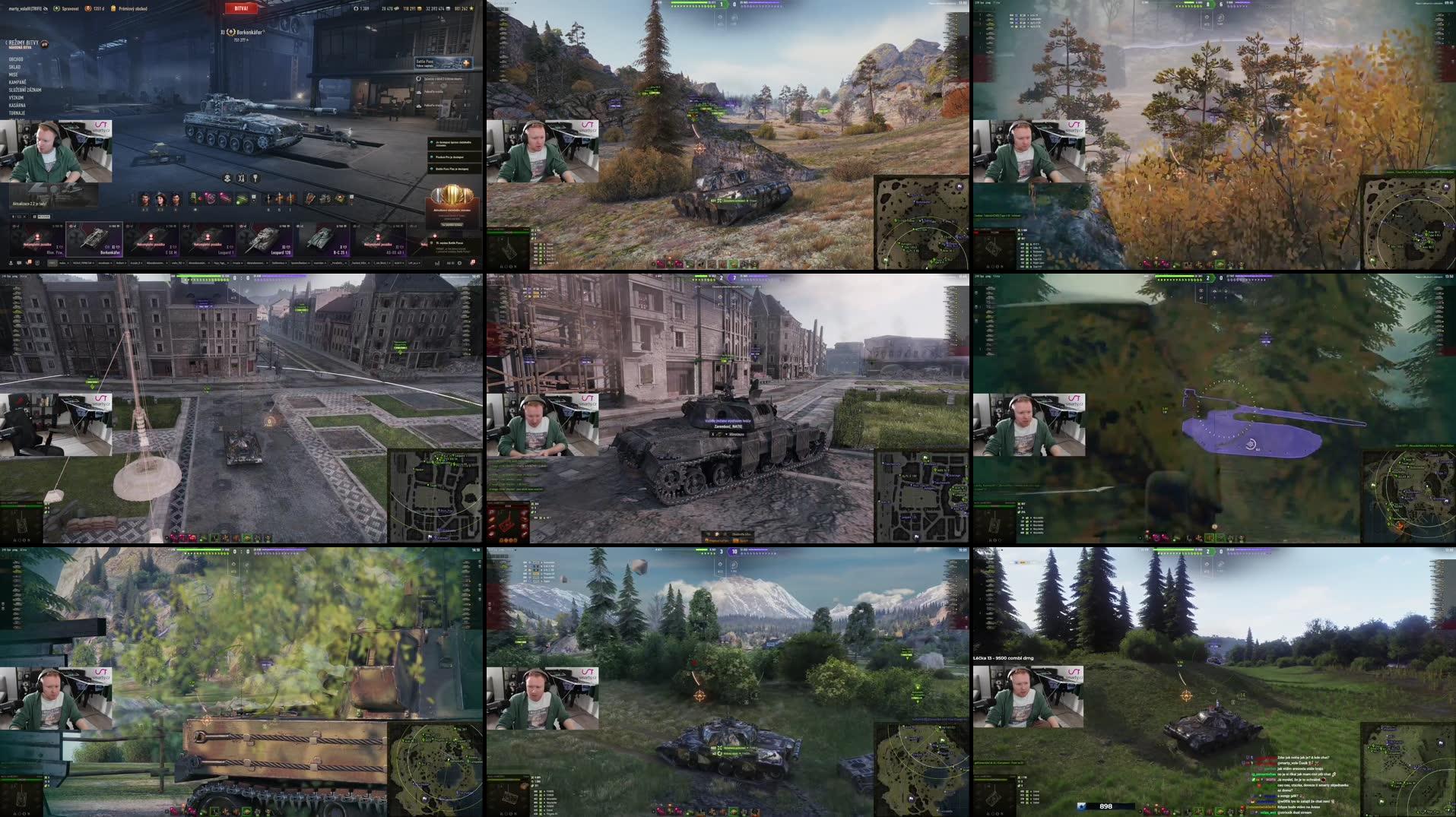Open the SKLAD entry in the garage menu
The height and width of the screenshot is (817, 1456).
pyautogui.click(x=15, y=67)
